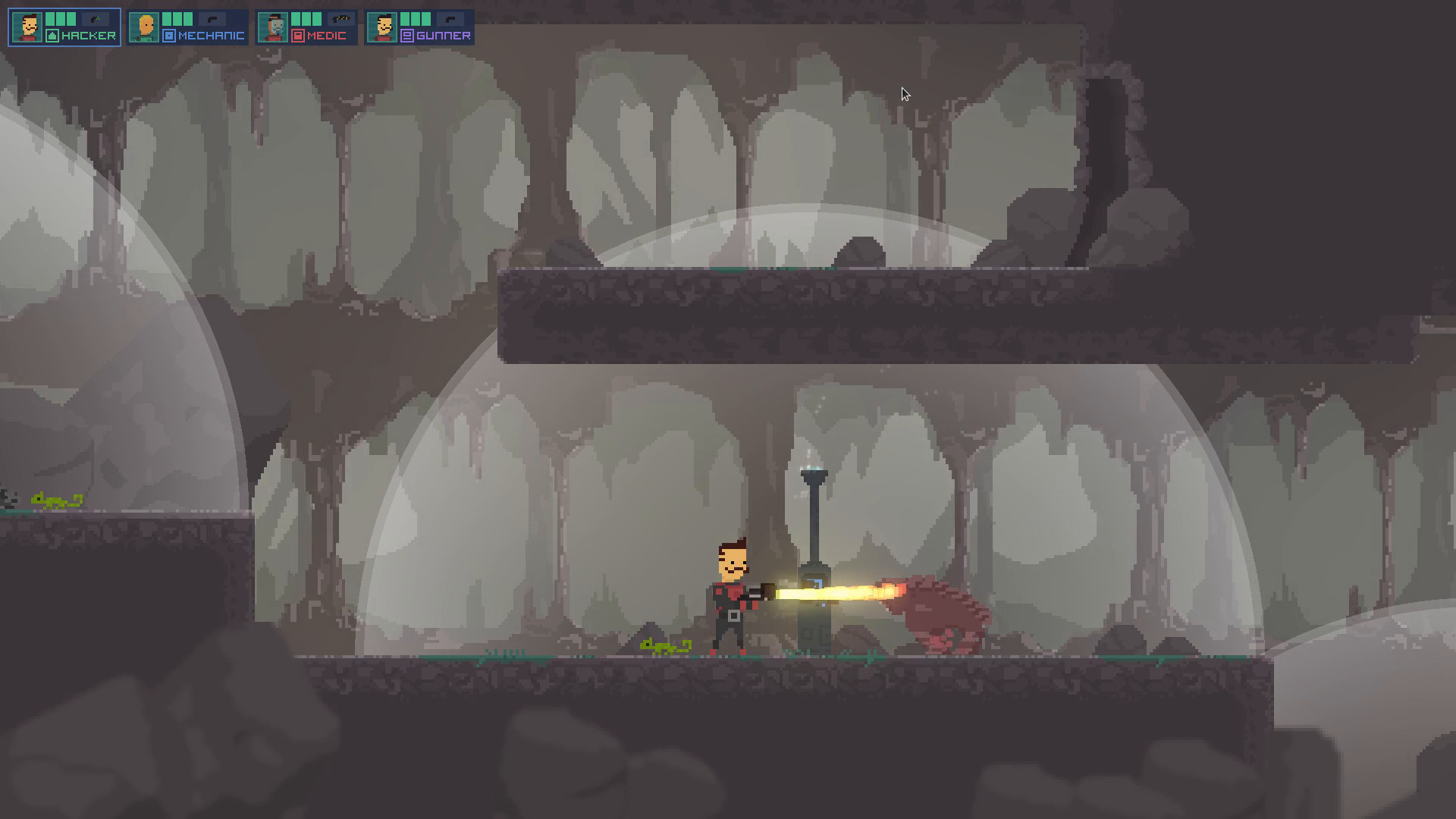Click the green plant beside the player
1456x819 pixels.
tap(666, 645)
